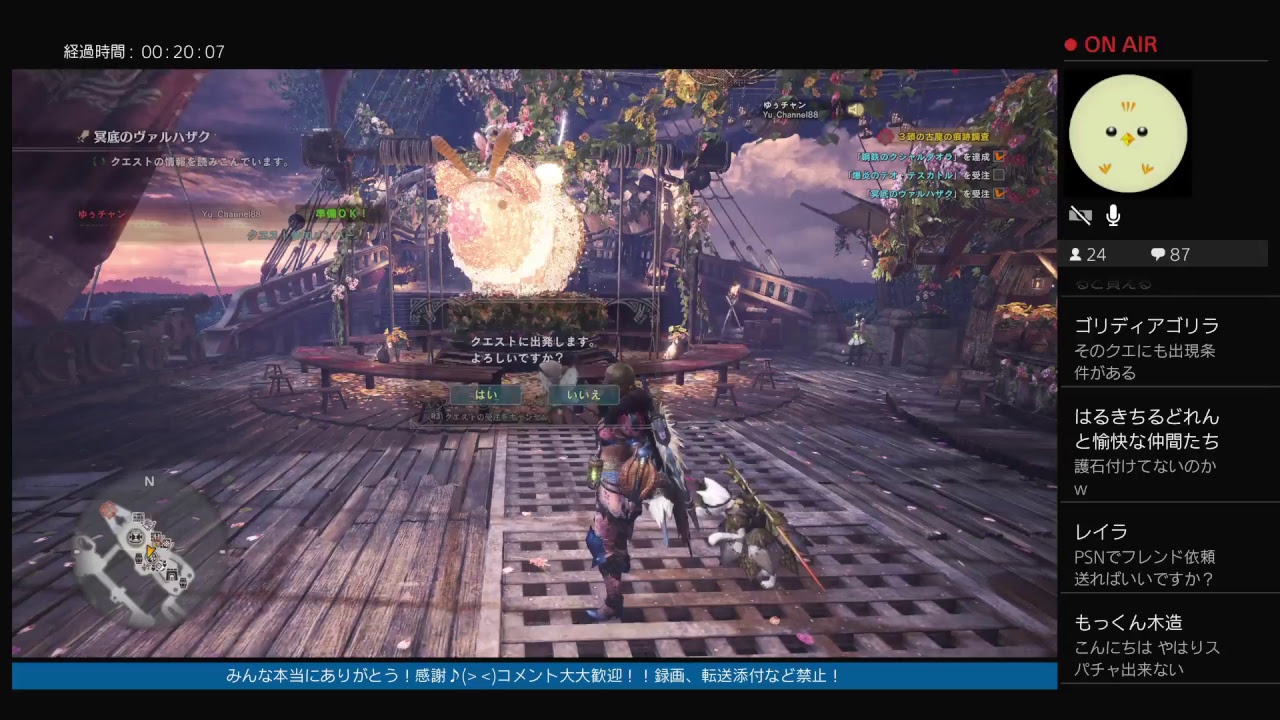Click the microphone icon in the broadcast panel
The height and width of the screenshot is (720, 1280).
pos(1113,215)
